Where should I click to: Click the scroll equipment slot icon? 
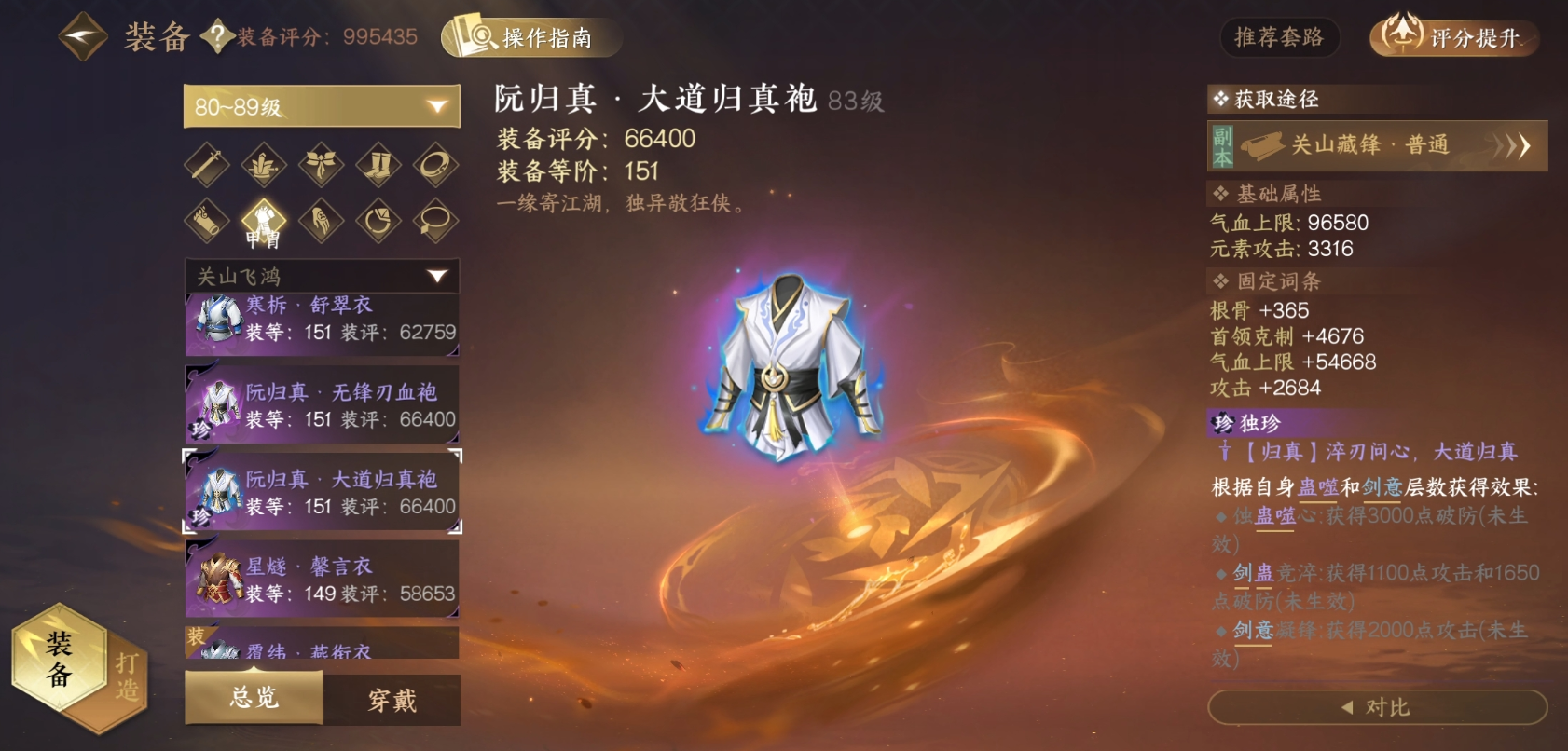pos(208,222)
